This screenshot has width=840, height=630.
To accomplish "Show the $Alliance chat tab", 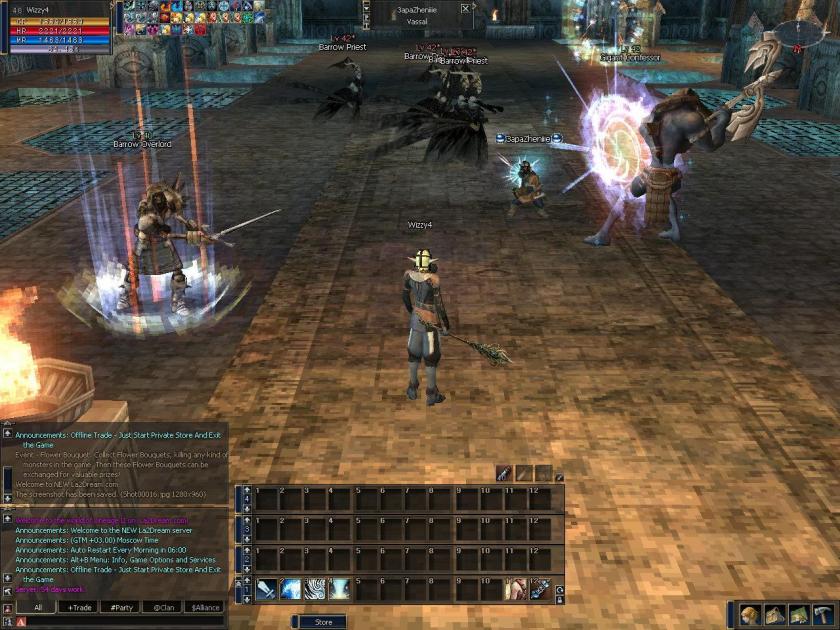I will click(x=206, y=607).
